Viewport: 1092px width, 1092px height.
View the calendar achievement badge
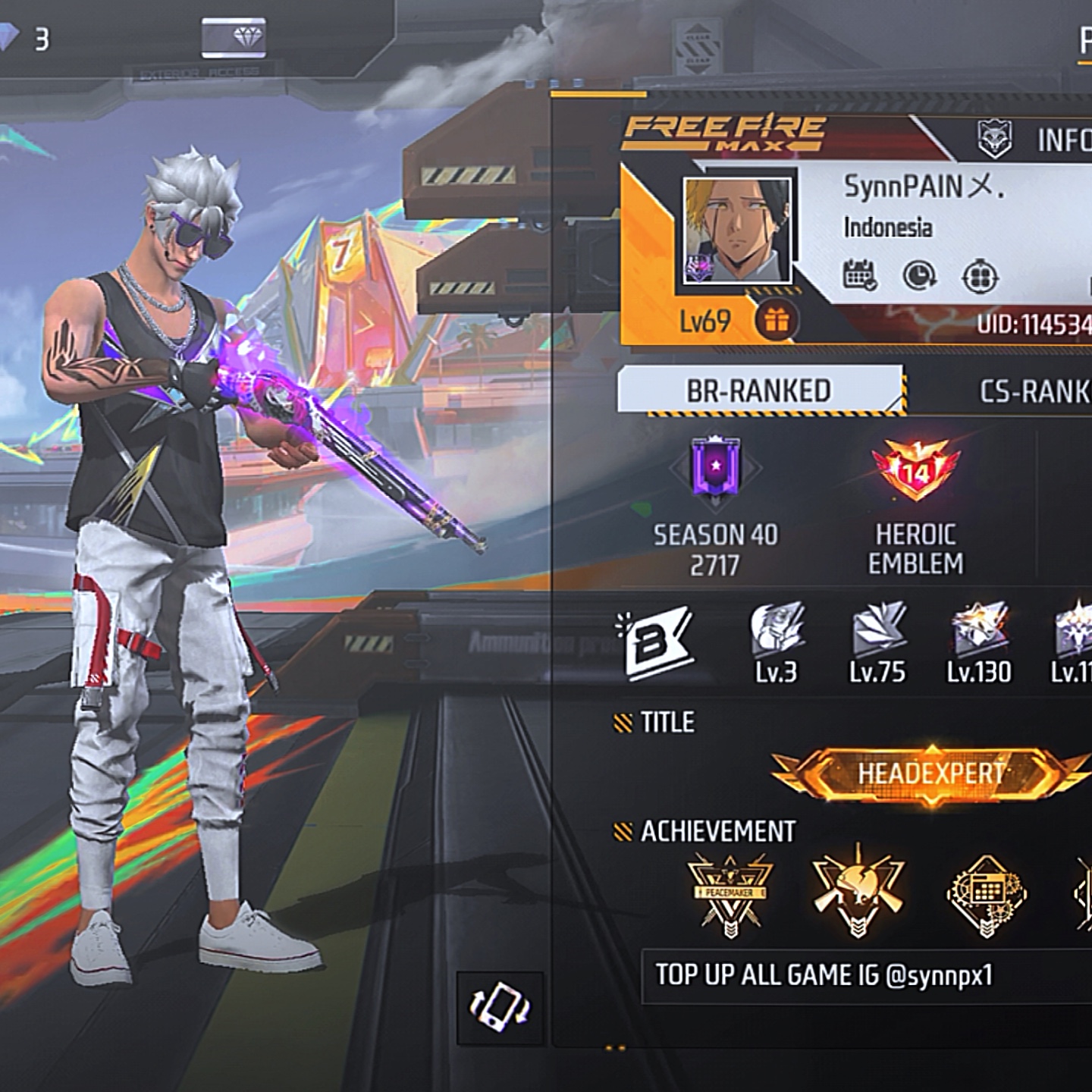pos(986,893)
